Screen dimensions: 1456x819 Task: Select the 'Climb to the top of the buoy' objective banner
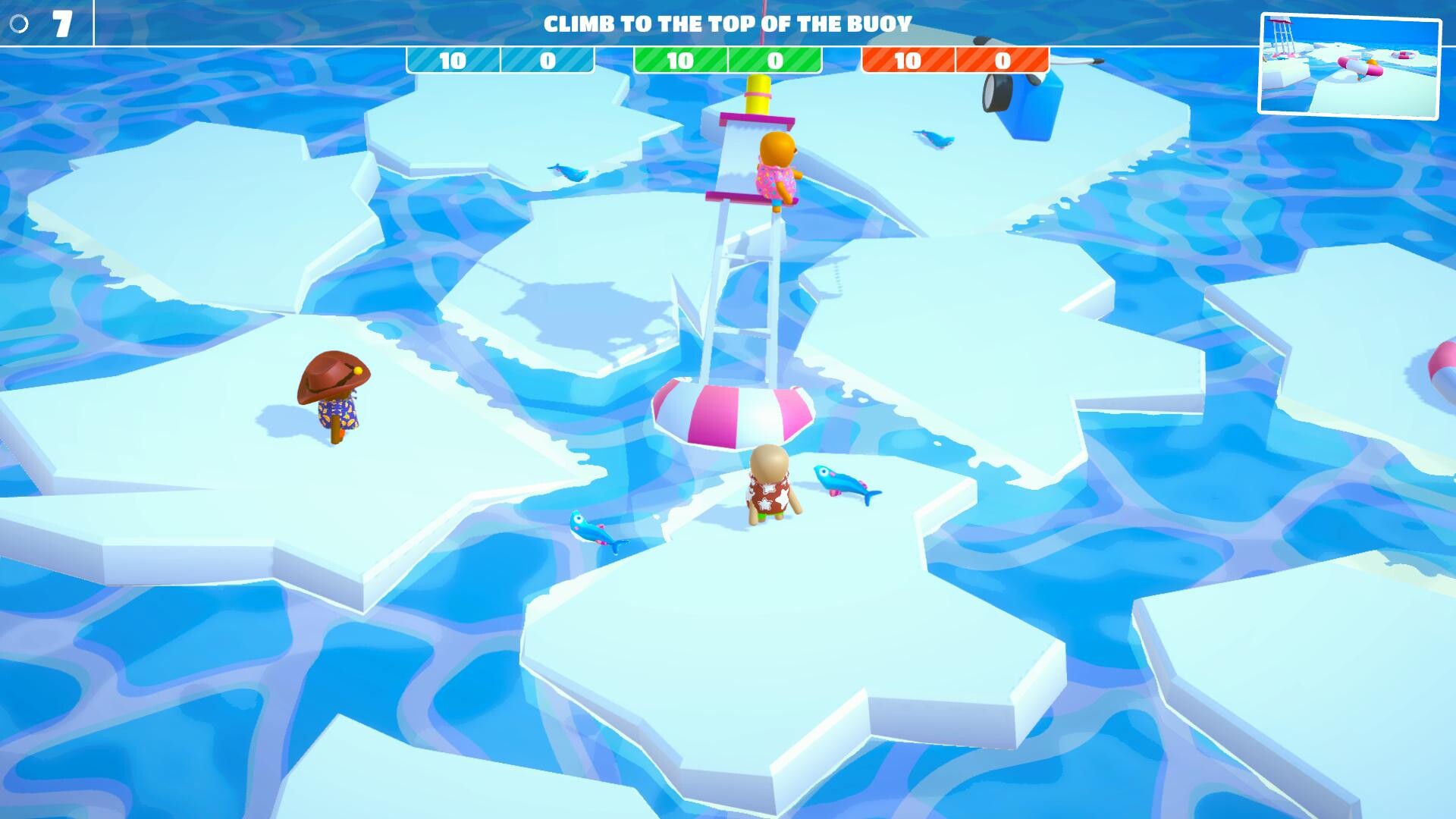pyautogui.click(x=727, y=24)
